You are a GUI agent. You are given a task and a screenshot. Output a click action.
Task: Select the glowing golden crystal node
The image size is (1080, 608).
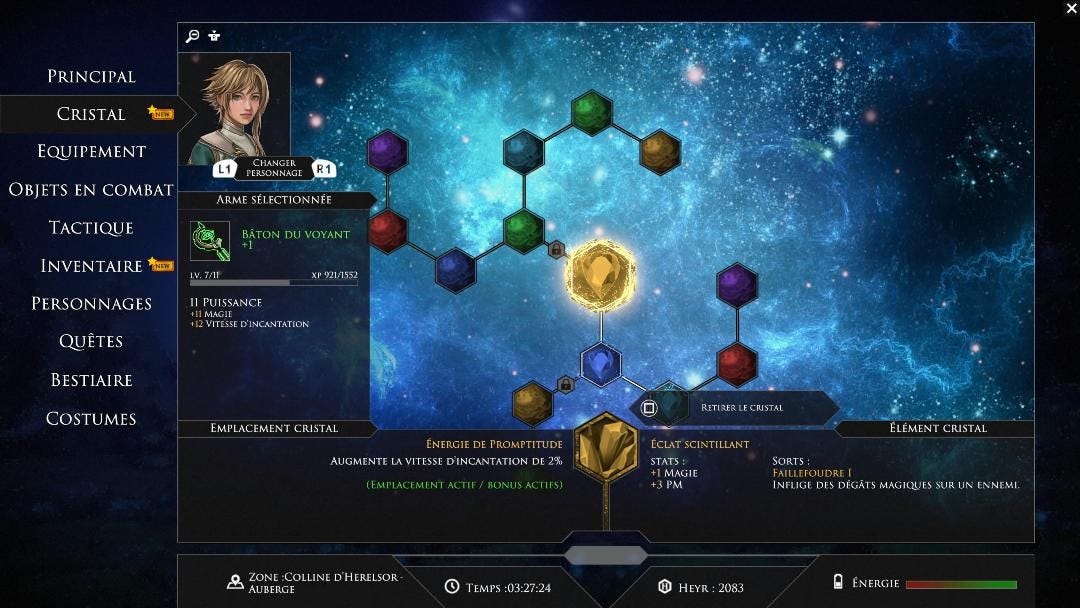pyautogui.click(x=600, y=275)
